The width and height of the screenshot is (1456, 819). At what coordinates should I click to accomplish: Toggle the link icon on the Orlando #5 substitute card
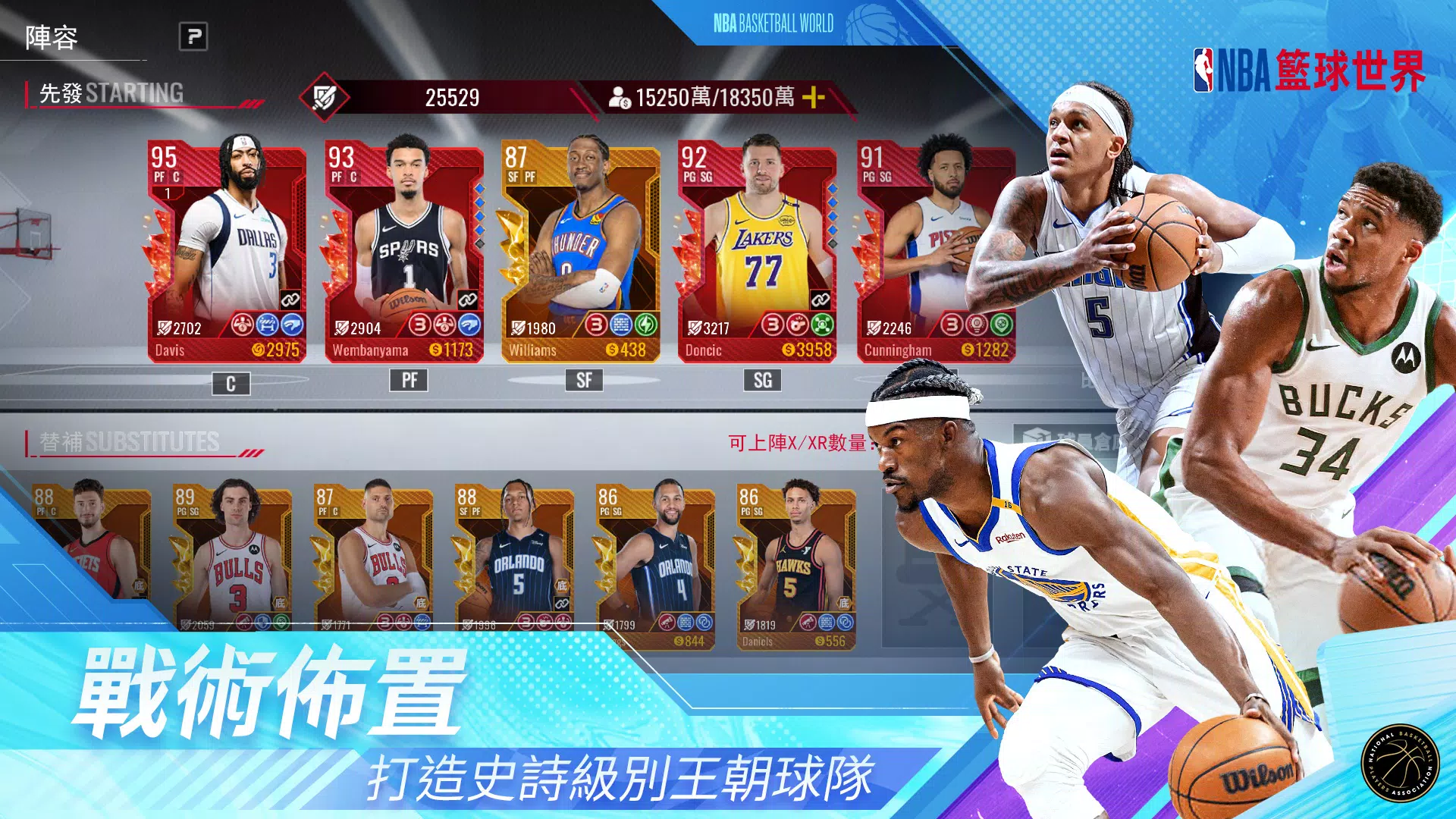click(561, 605)
